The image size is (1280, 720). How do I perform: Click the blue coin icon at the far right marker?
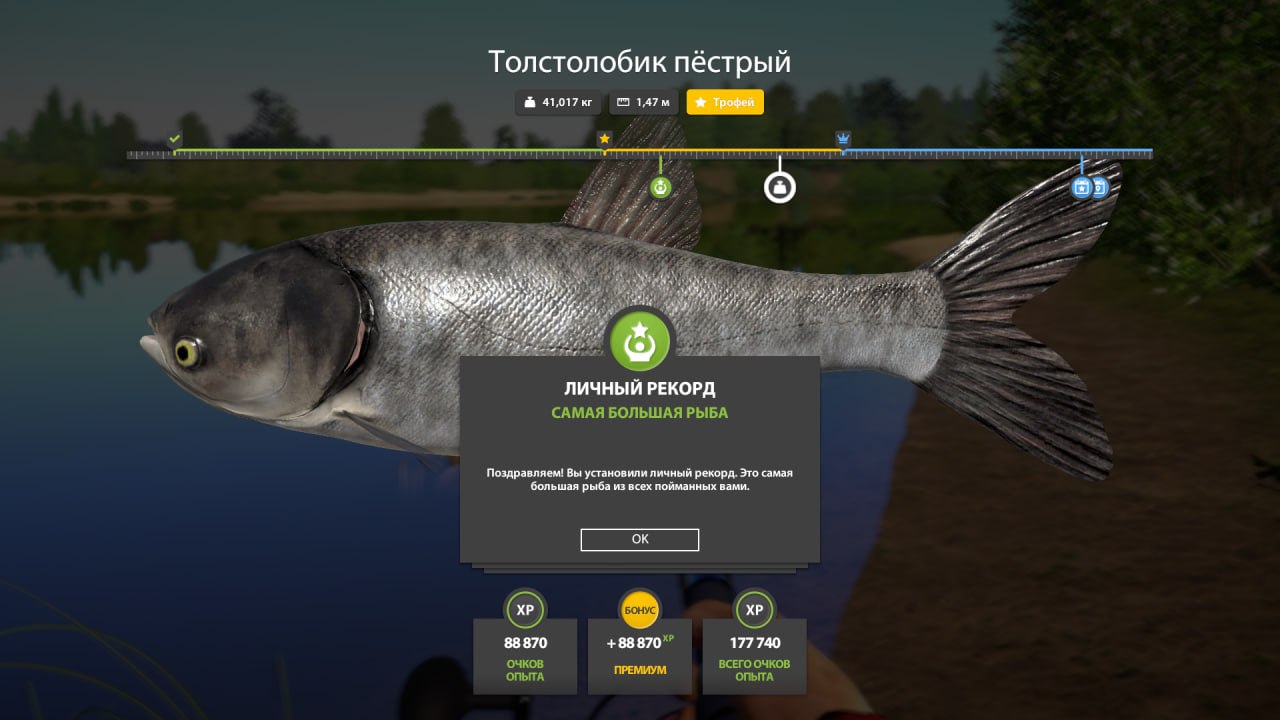(1101, 189)
